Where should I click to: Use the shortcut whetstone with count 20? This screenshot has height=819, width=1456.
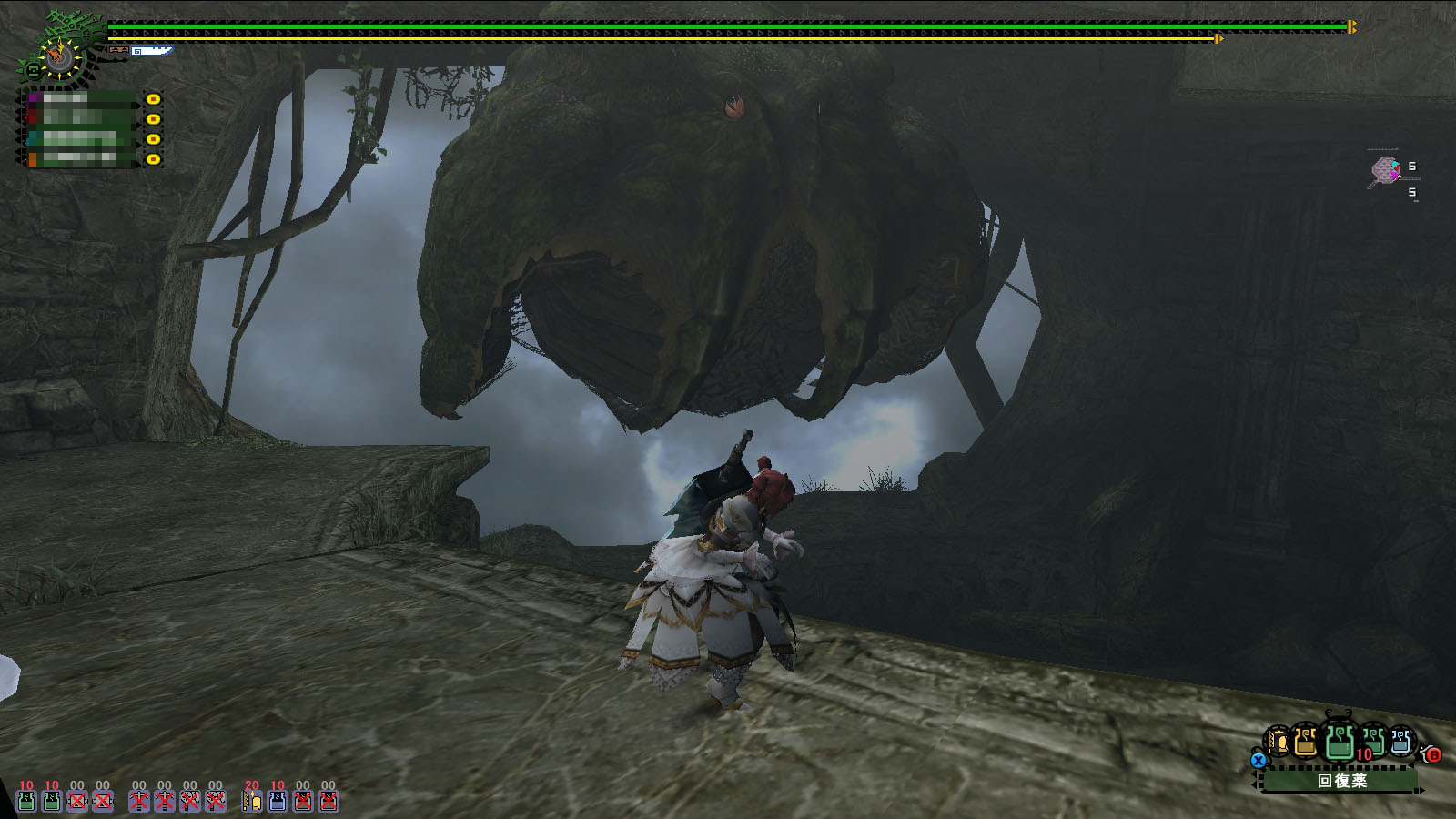click(x=252, y=800)
